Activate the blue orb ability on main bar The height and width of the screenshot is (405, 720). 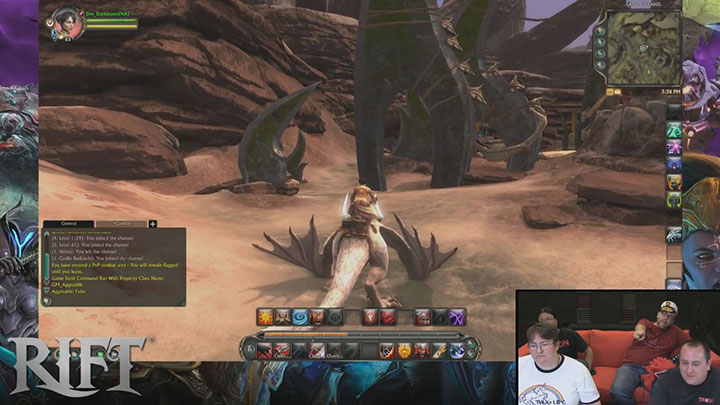click(x=456, y=350)
